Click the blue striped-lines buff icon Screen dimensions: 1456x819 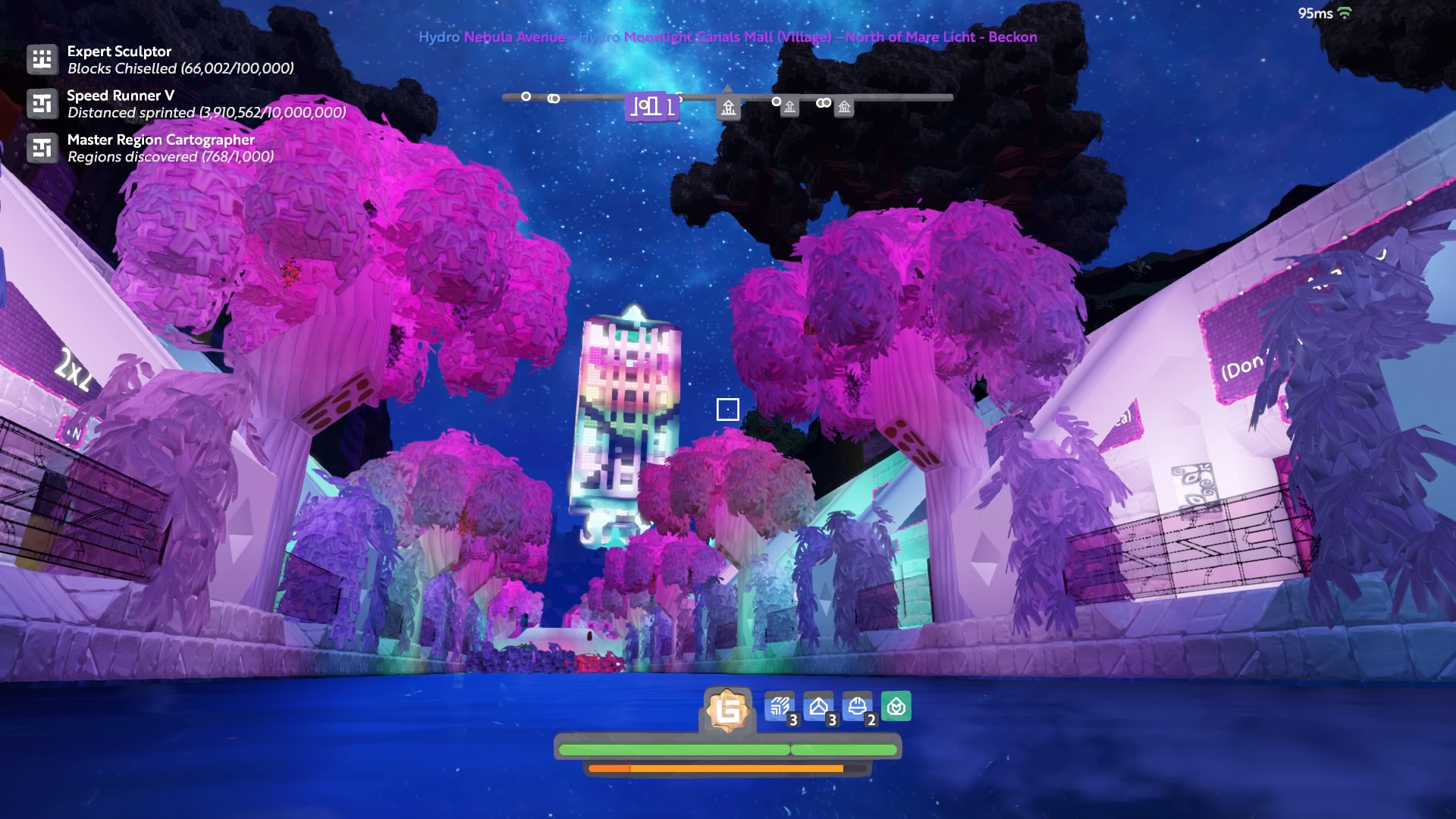(x=780, y=708)
